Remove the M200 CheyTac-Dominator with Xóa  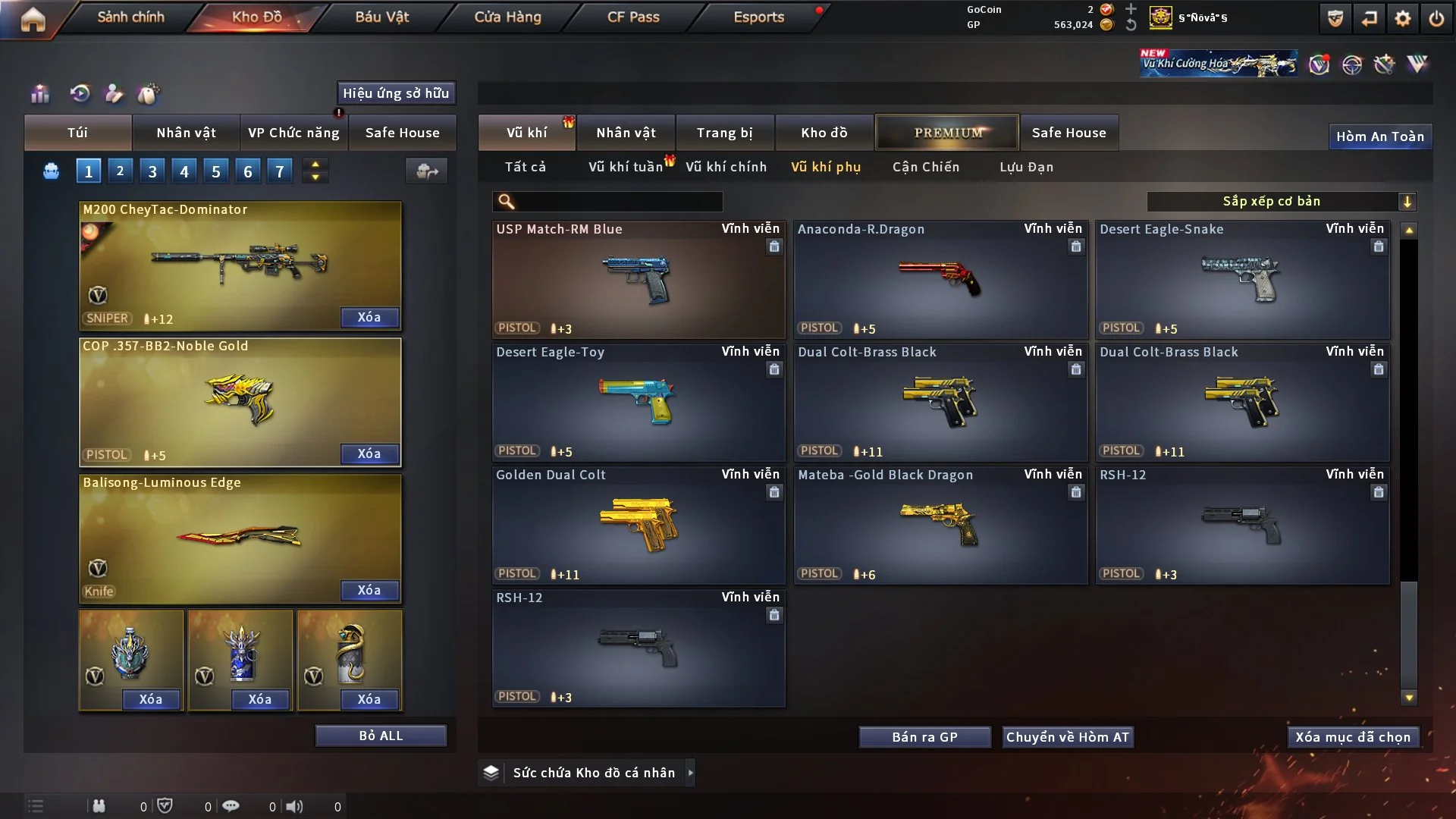[x=369, y=317]
